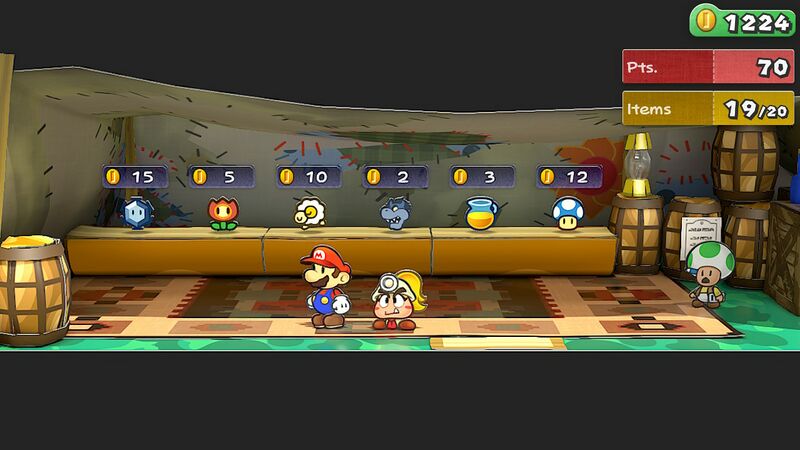Choose the Fire Flower costing 5 coins
The height and width of the screenshot is (450, 800).
223,212
